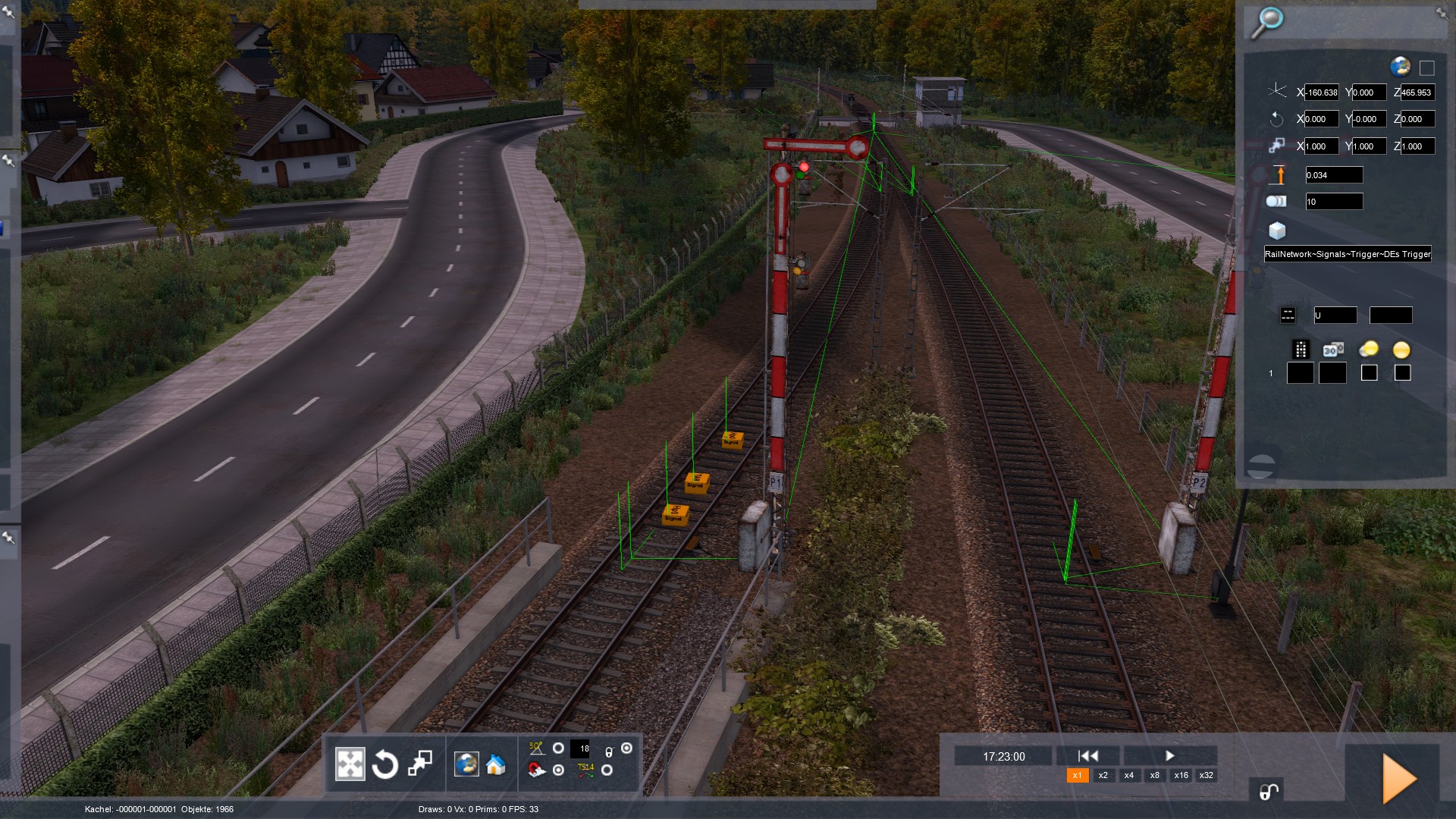
Task: Click the pin icon on the properties panel
Action: point(1441,13)
